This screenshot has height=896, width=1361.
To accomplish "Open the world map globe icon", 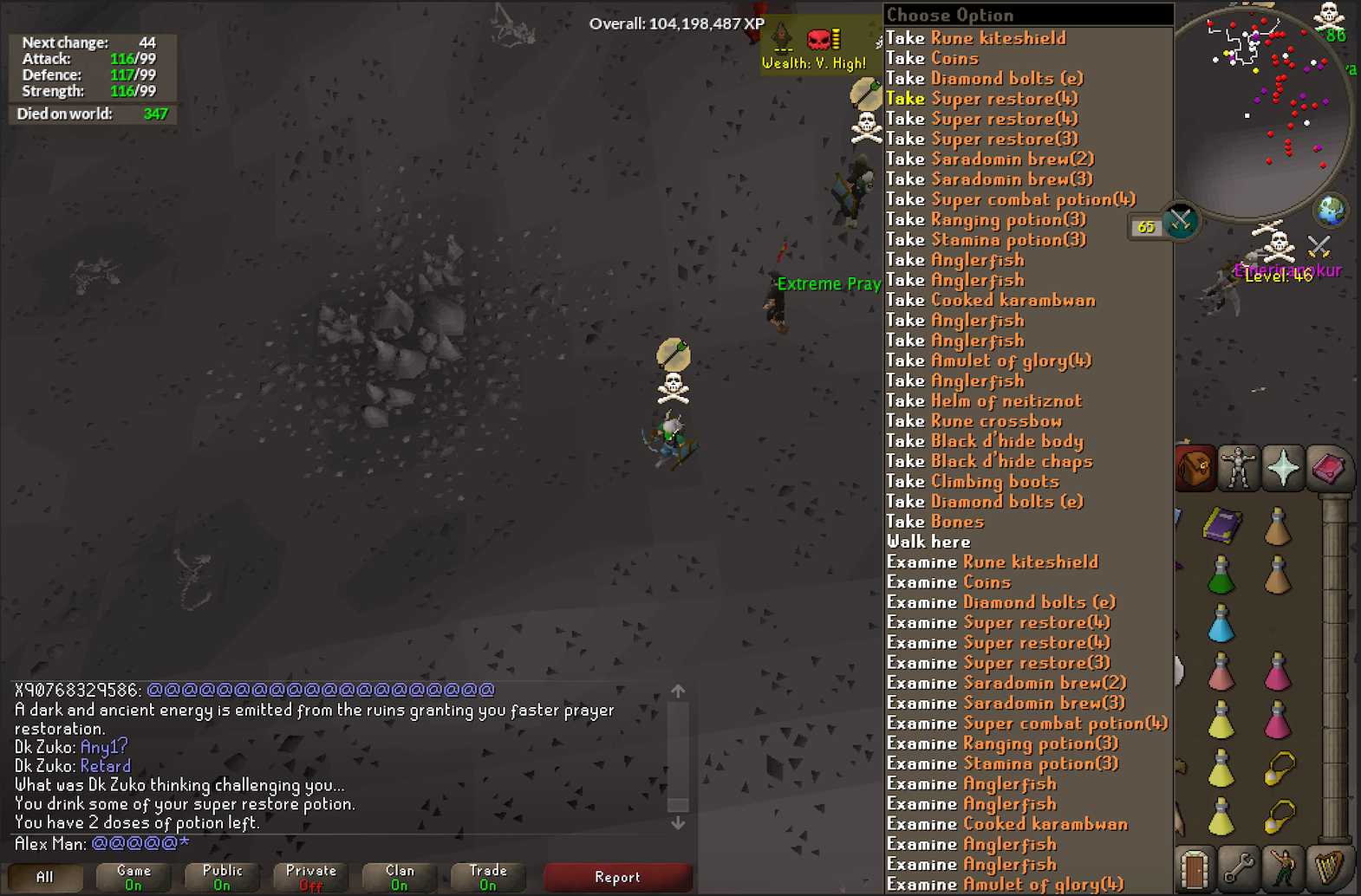I will point(1331,211).
